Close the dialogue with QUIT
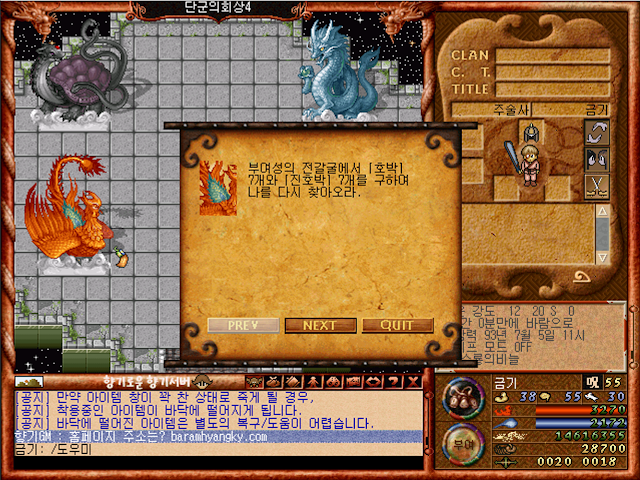This screenshot has width=640, height=480. tap(397, 325)
